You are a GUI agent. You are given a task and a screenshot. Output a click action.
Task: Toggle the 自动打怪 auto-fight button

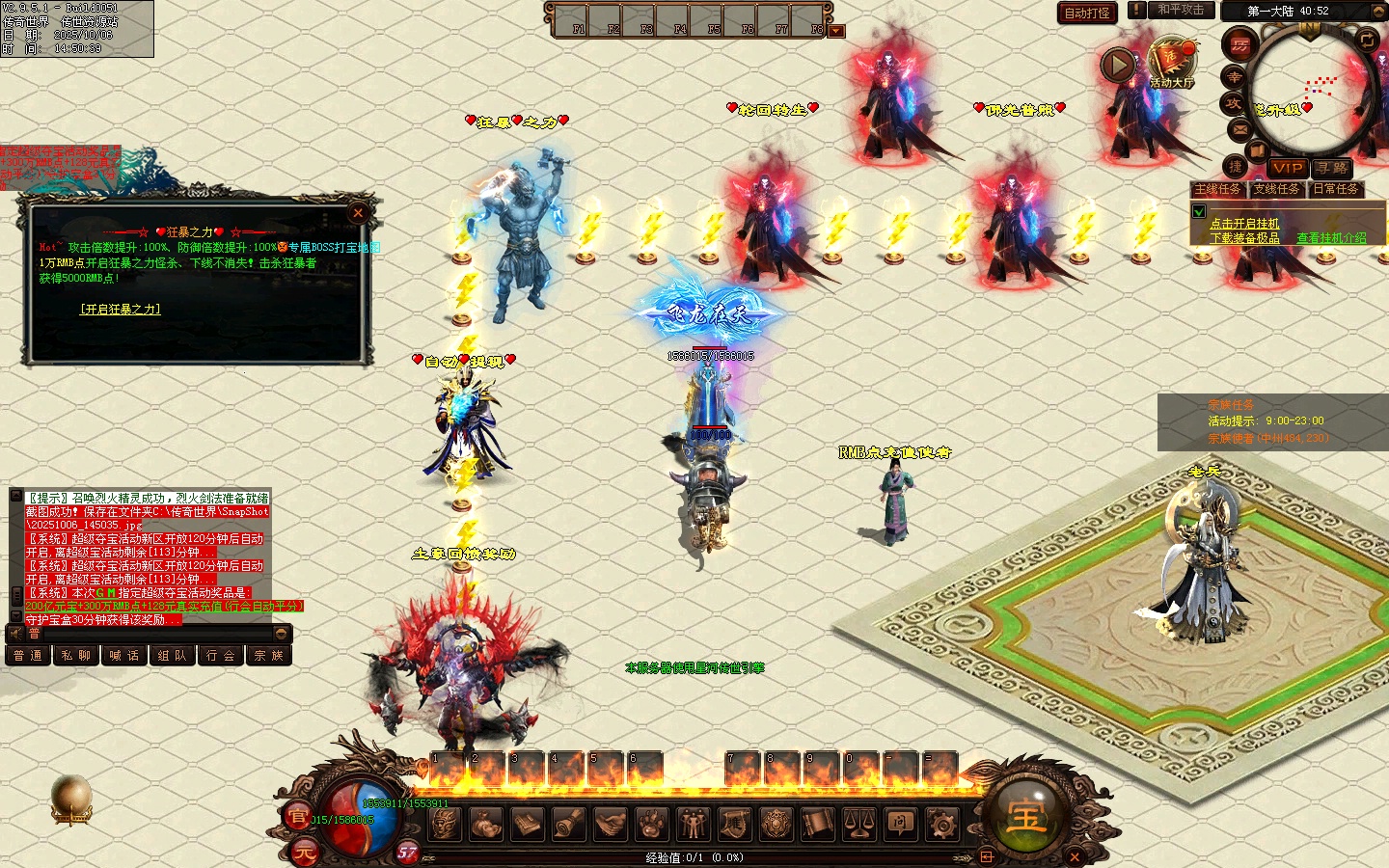[1087, 13]
